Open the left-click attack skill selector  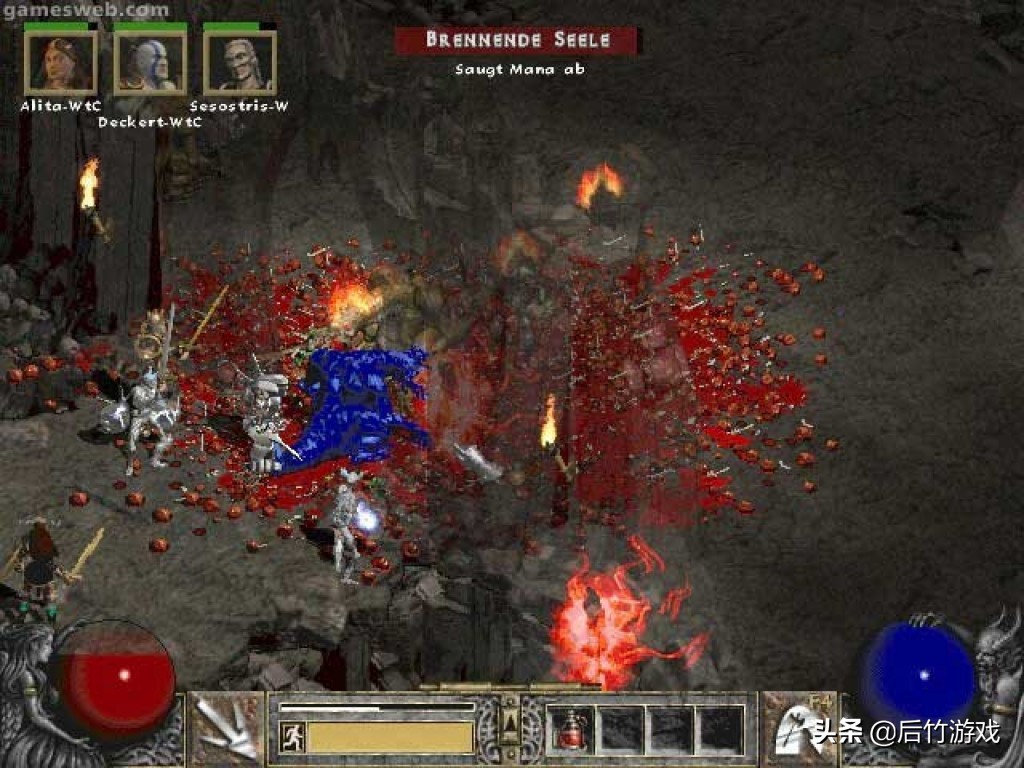[225, 728]
